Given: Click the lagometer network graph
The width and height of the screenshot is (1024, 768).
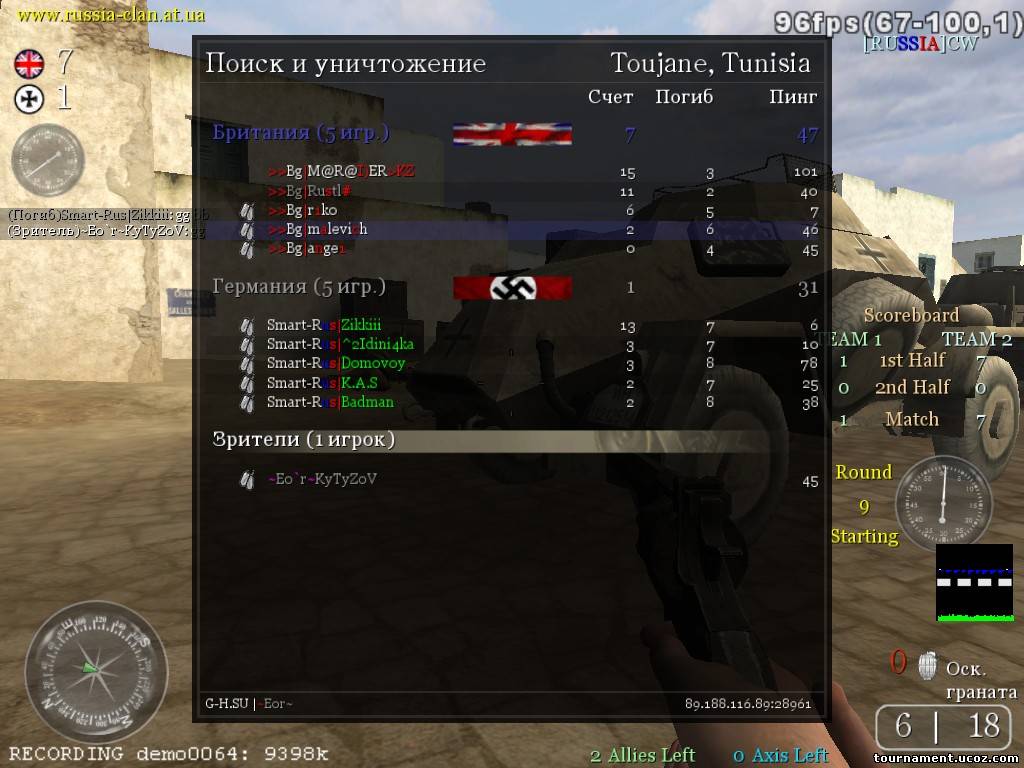Looking at the screenshot, I should click(x=974, y=583).
